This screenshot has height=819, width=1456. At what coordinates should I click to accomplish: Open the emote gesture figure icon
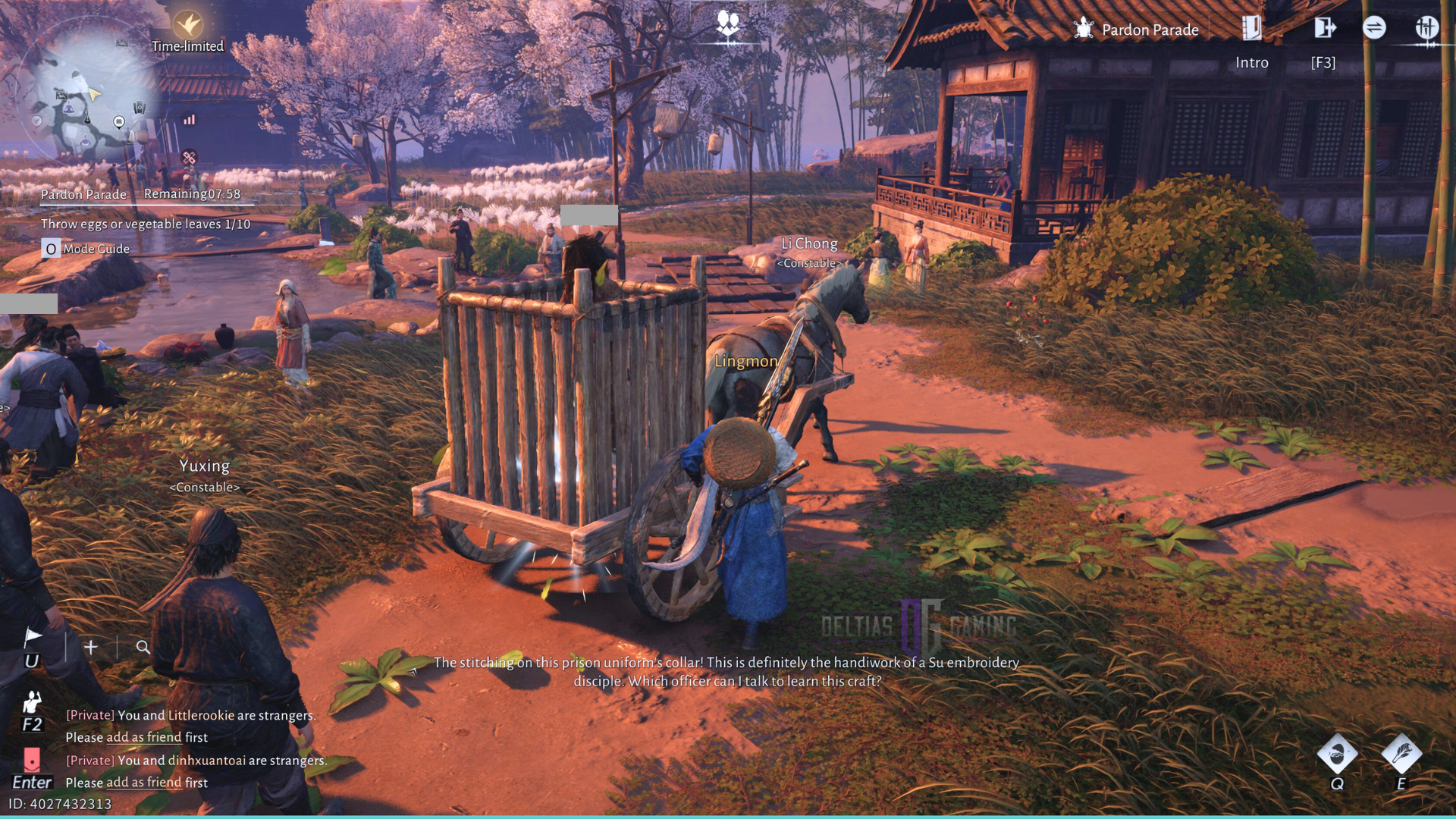tap(32, 702)
